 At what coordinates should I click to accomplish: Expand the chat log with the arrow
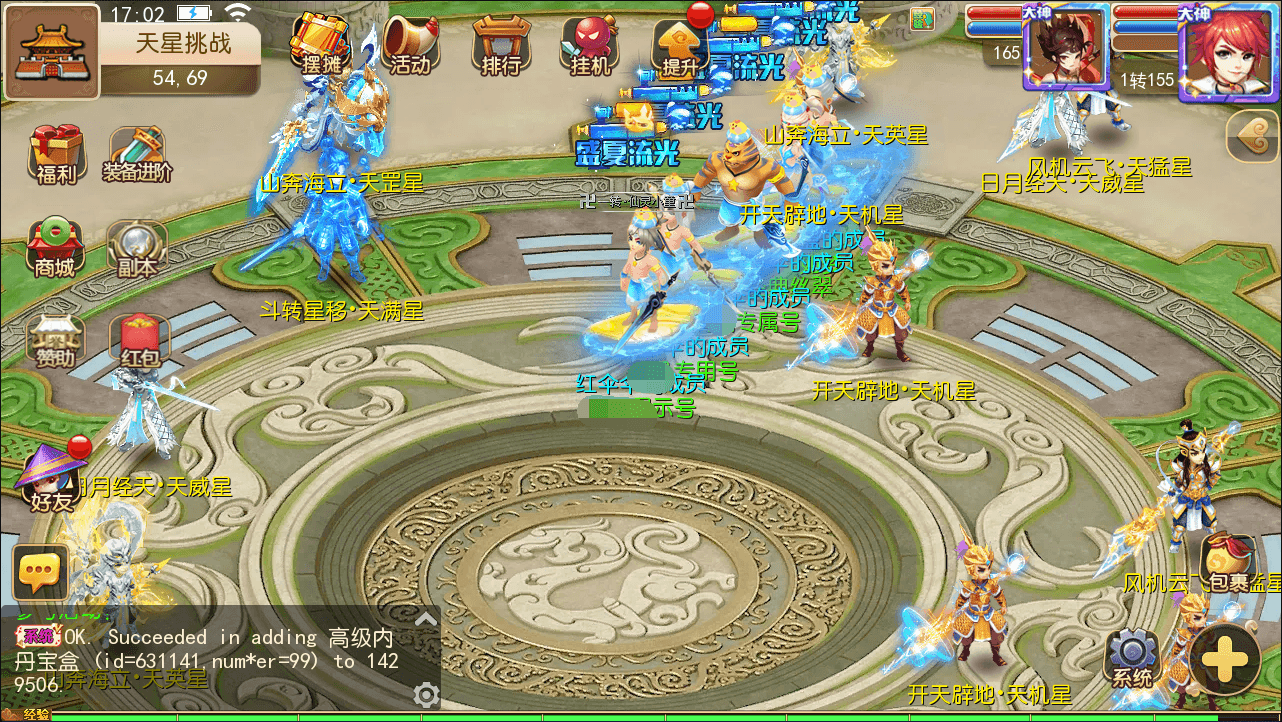[x=426, y=619]
